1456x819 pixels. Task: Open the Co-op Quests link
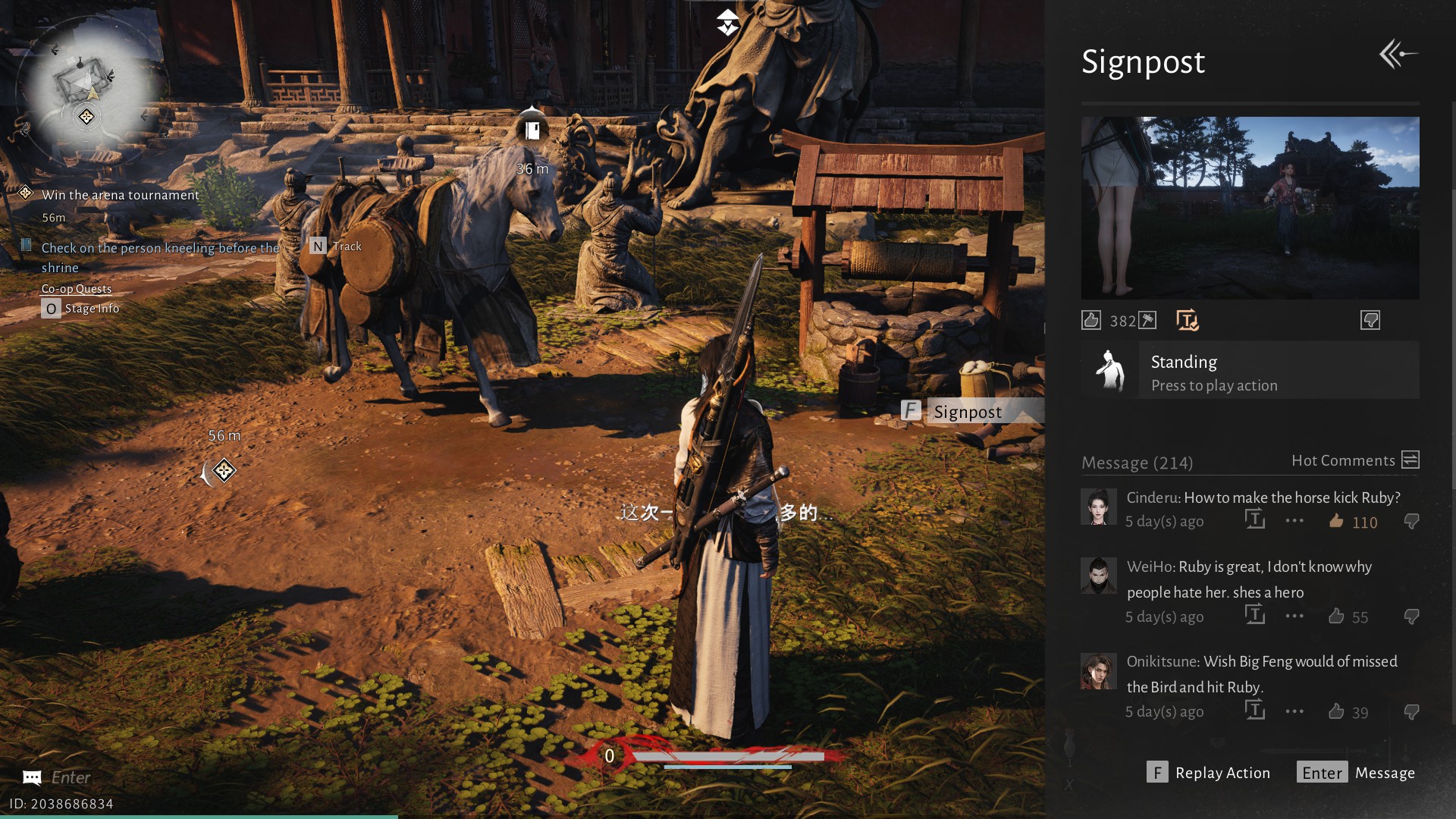point(77,289)
